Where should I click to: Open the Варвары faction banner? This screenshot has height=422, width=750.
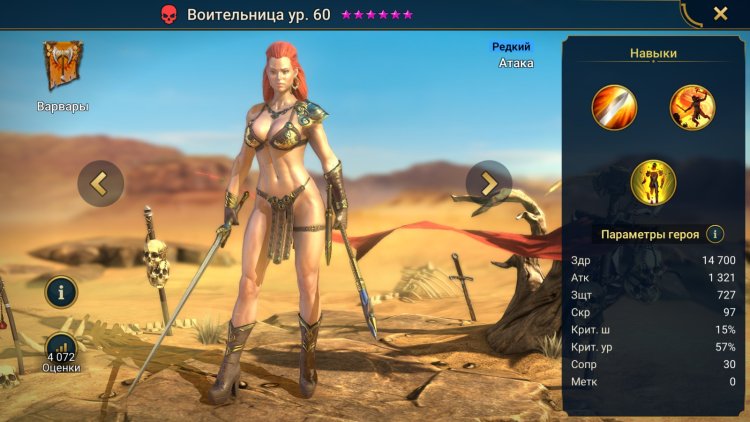pyautogui.click(x=63, y=67)
